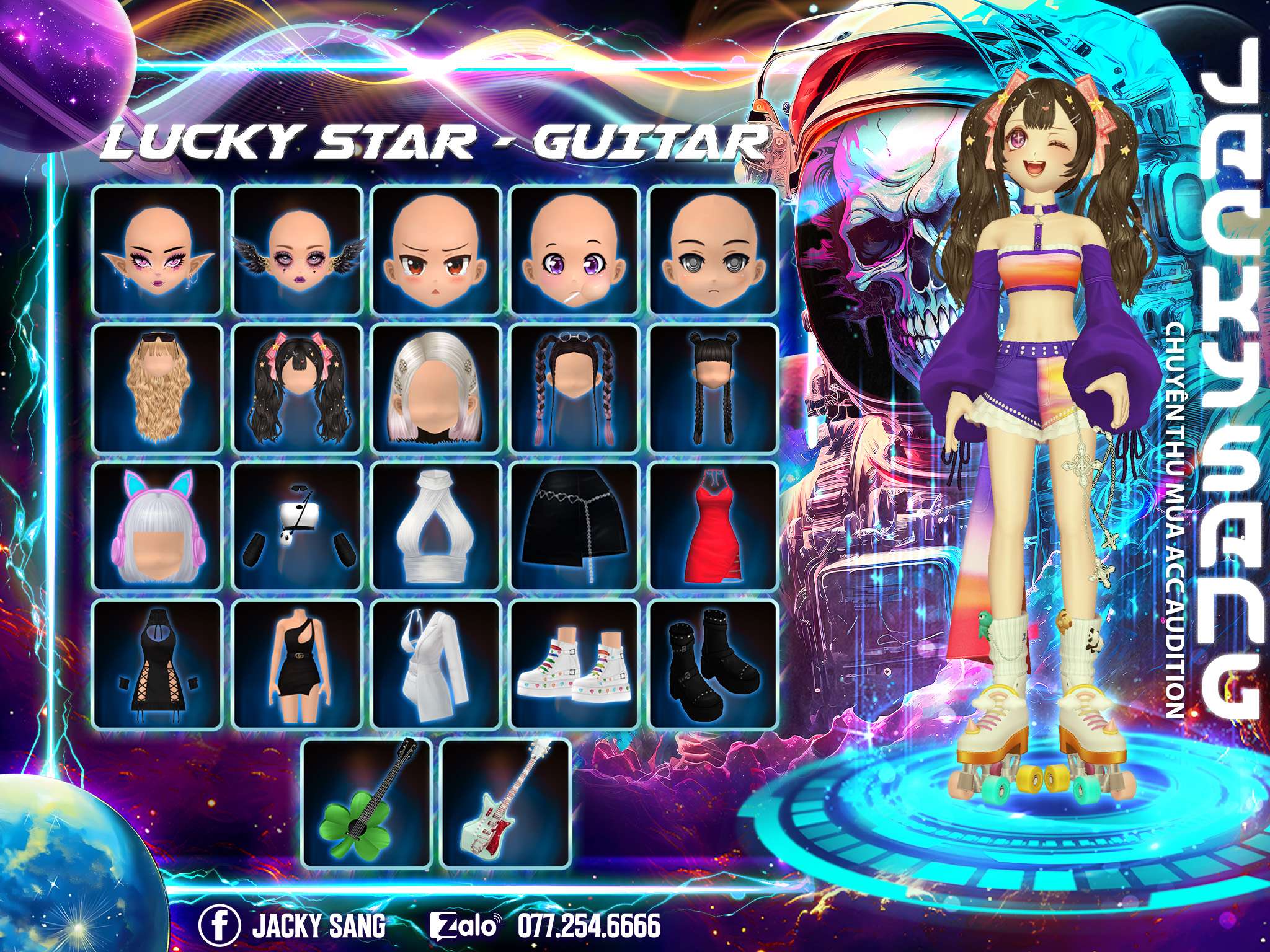The width and height of the screenshot is (1270, 952).
Task: Pick the angry orange-eyed face tile
Action: 435,250
